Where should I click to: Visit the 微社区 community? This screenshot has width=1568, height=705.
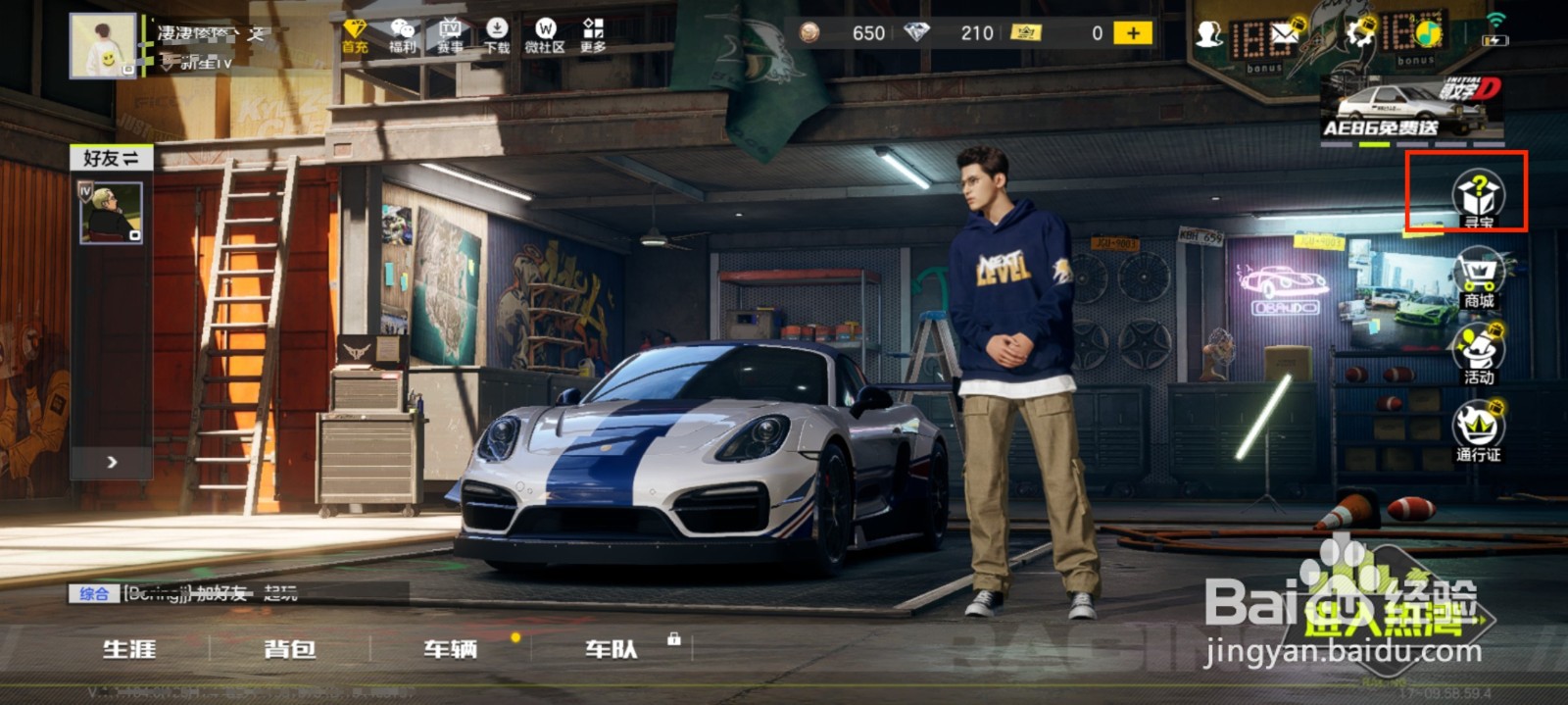point(545,35)
